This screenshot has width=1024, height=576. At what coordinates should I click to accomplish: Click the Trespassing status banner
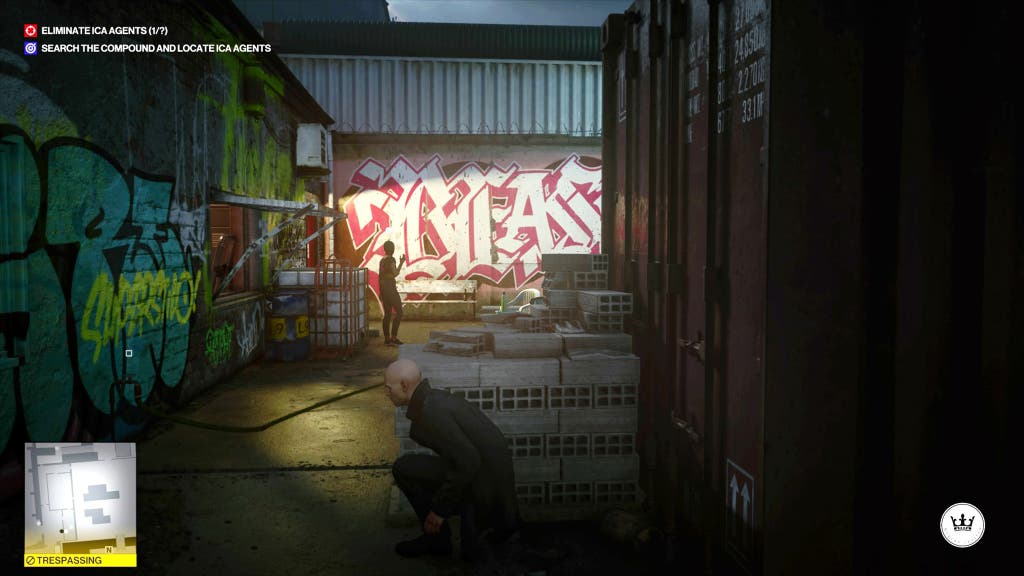80,560
